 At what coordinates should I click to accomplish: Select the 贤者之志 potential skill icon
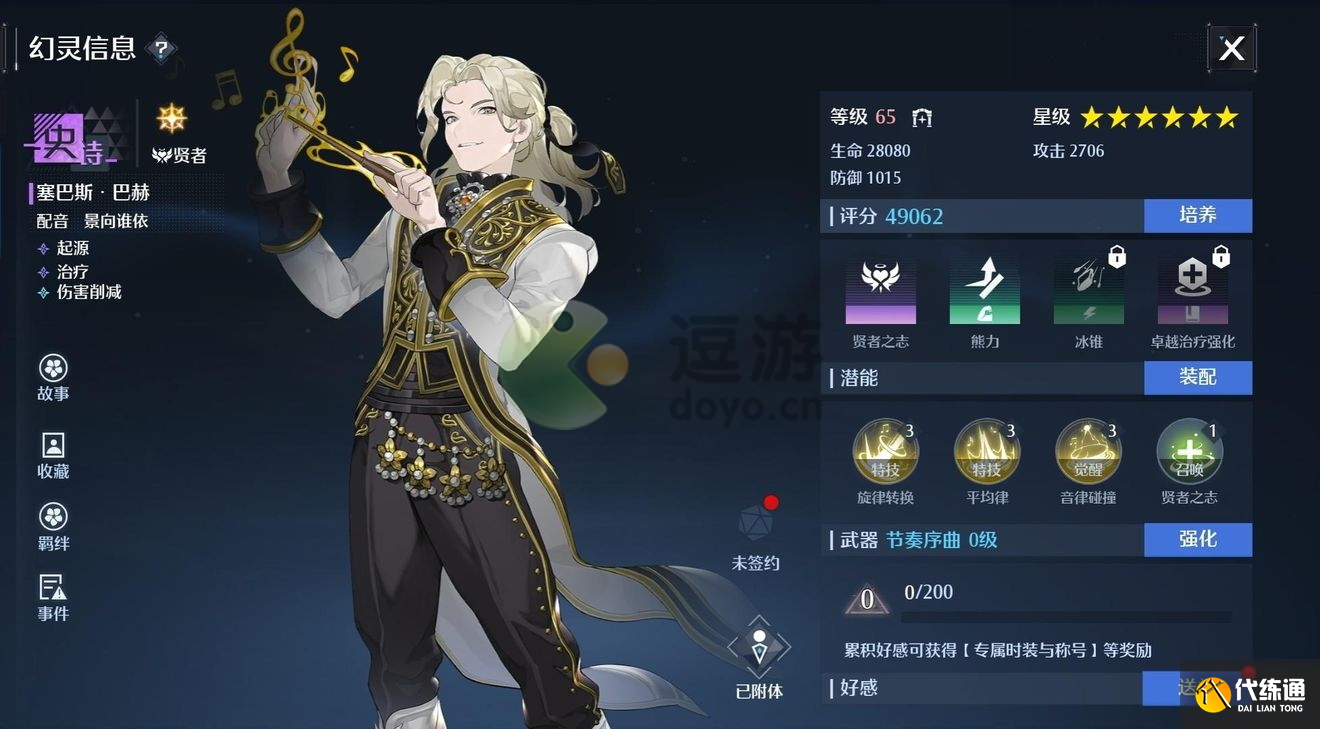point(881,289)
